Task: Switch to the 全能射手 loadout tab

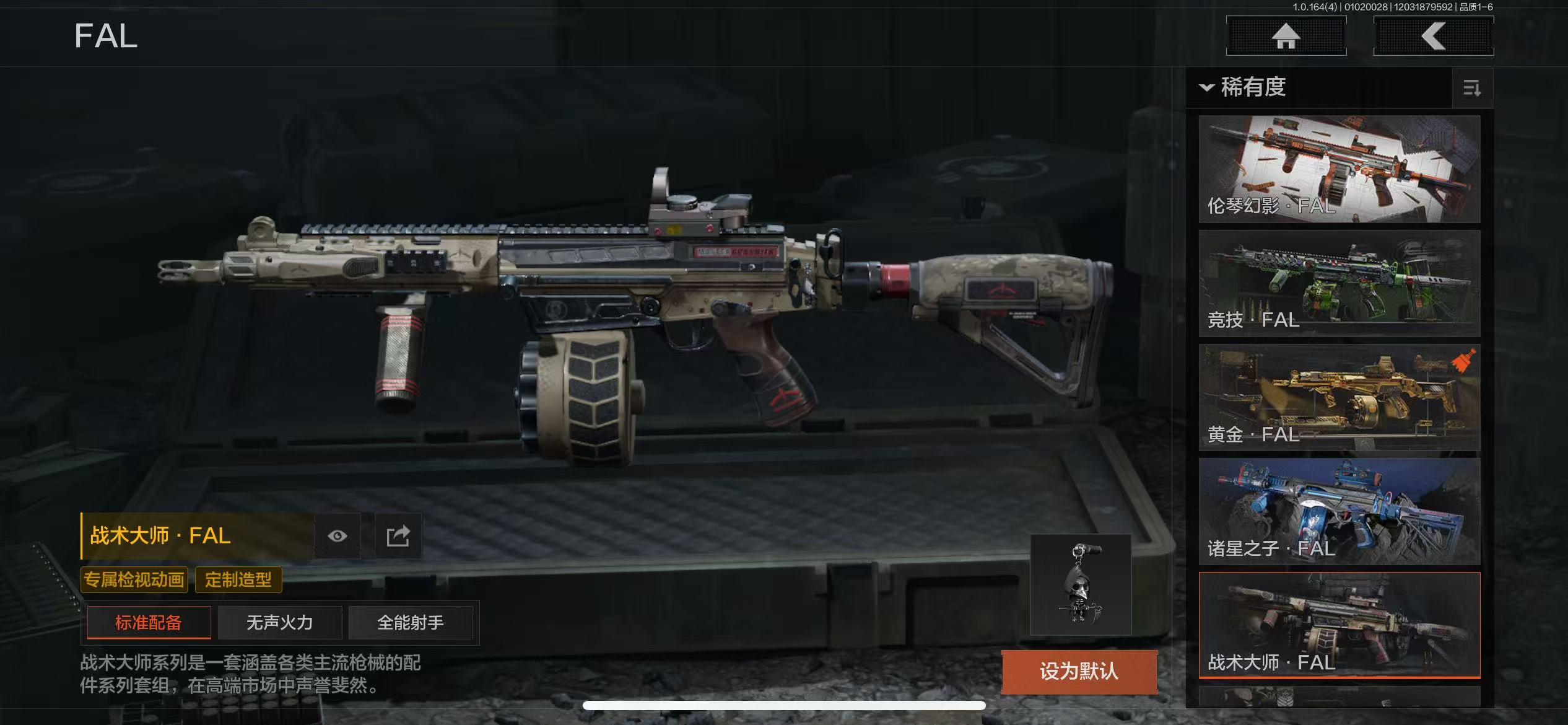Action: pos(411,622)
